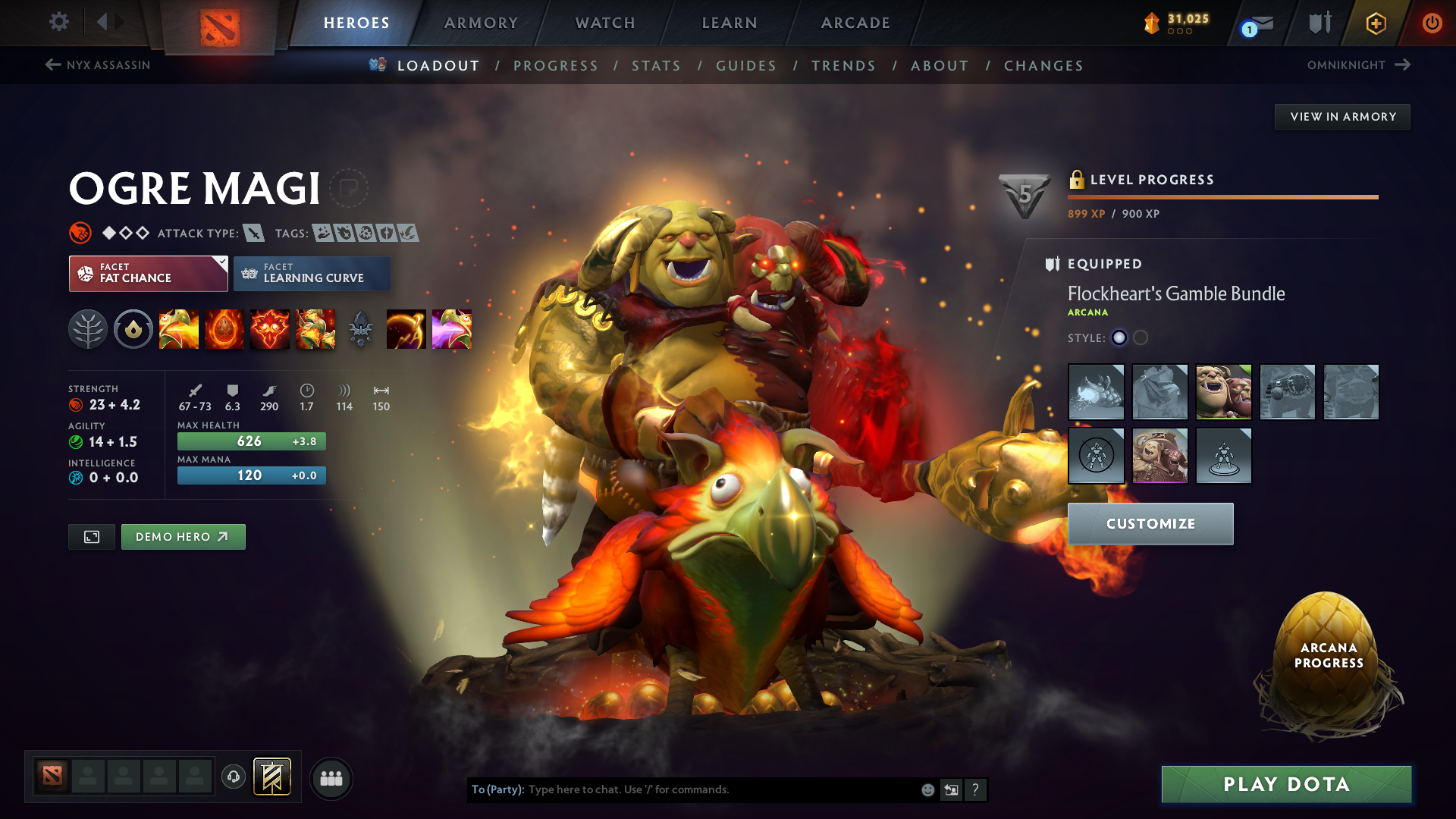Click Ogre Magi's innate ability icon
The height and width of the screenshot is (819, 1456).
pos(133,329)
